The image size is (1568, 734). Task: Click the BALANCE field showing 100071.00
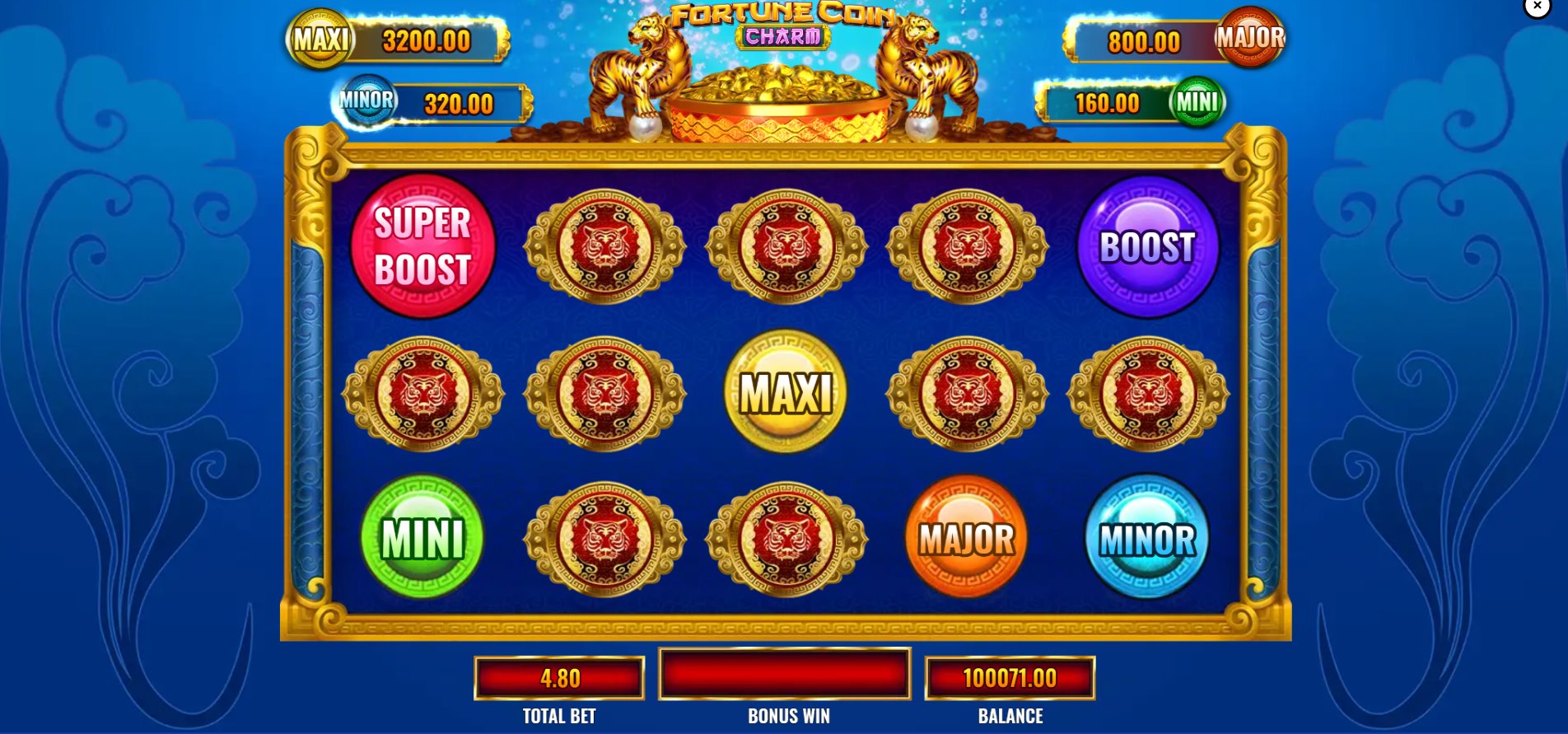pos(1010,678)
